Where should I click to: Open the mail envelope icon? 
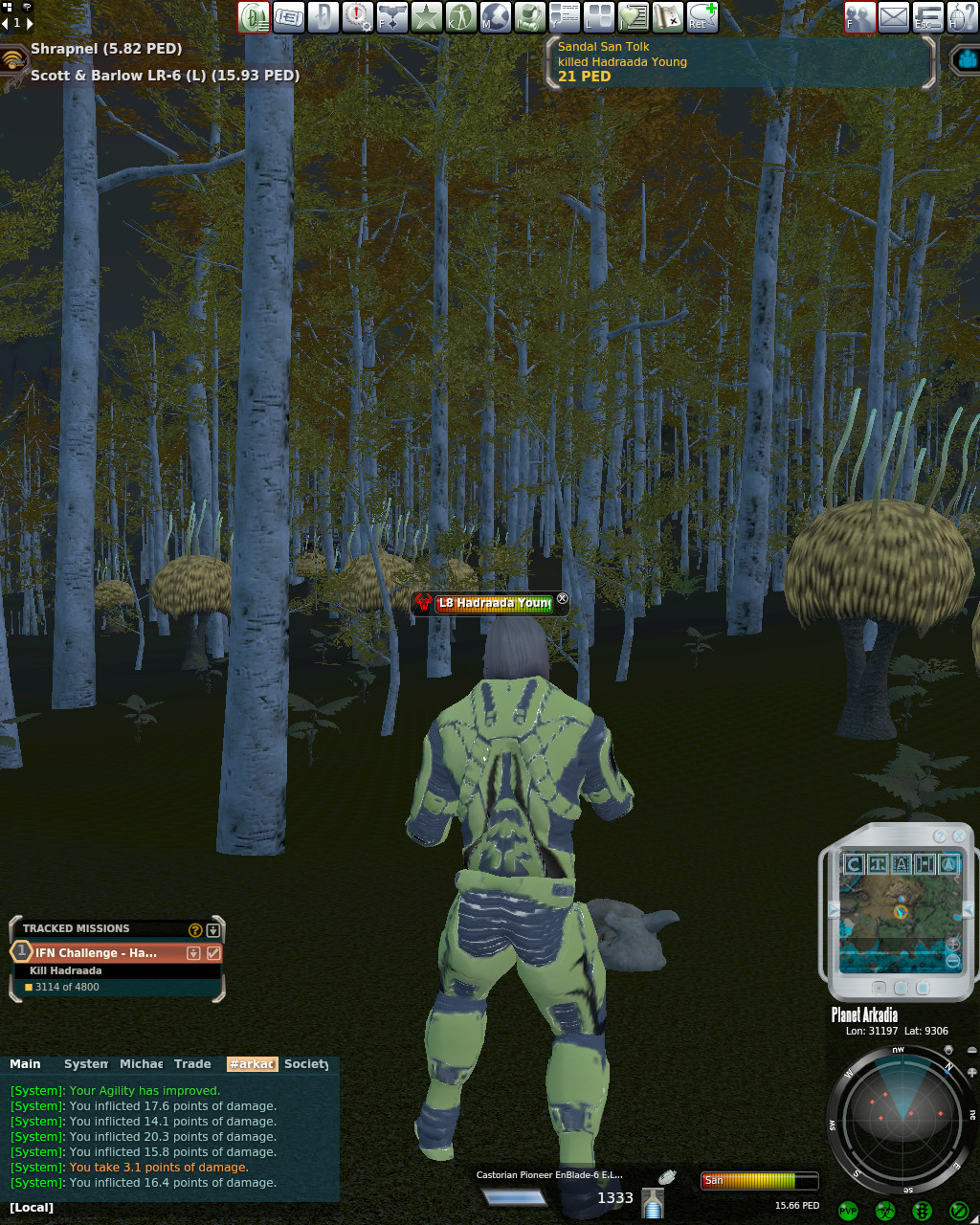894,17
